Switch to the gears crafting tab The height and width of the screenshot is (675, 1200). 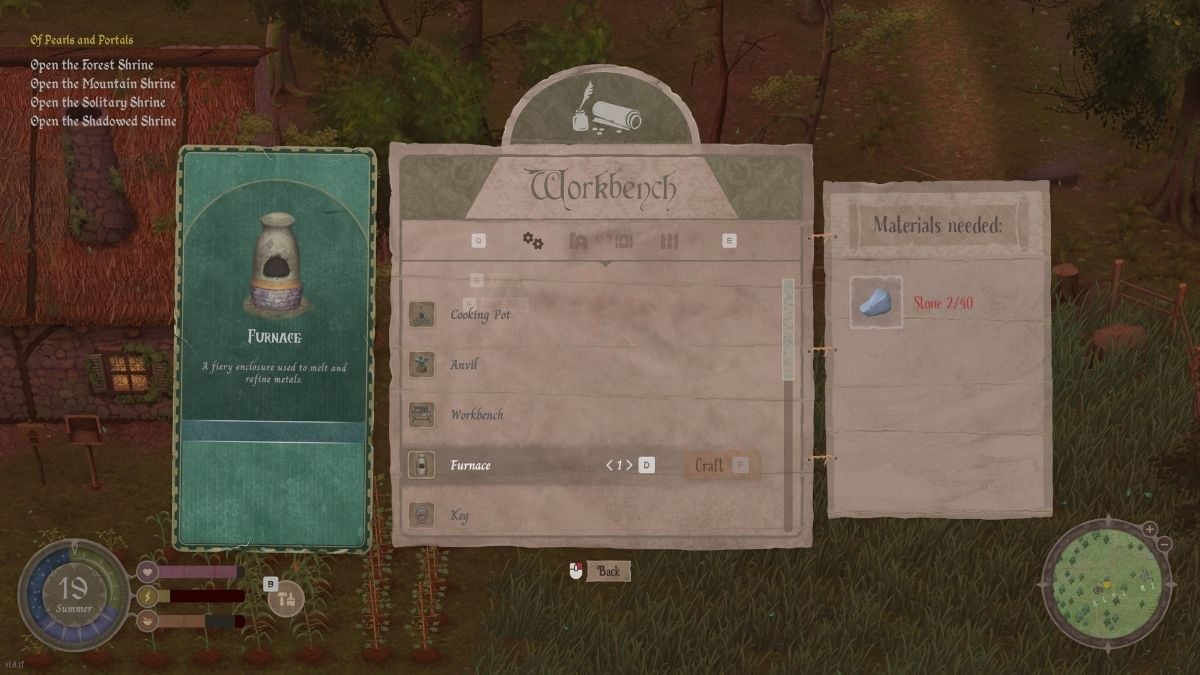click(x=533, y=241)
